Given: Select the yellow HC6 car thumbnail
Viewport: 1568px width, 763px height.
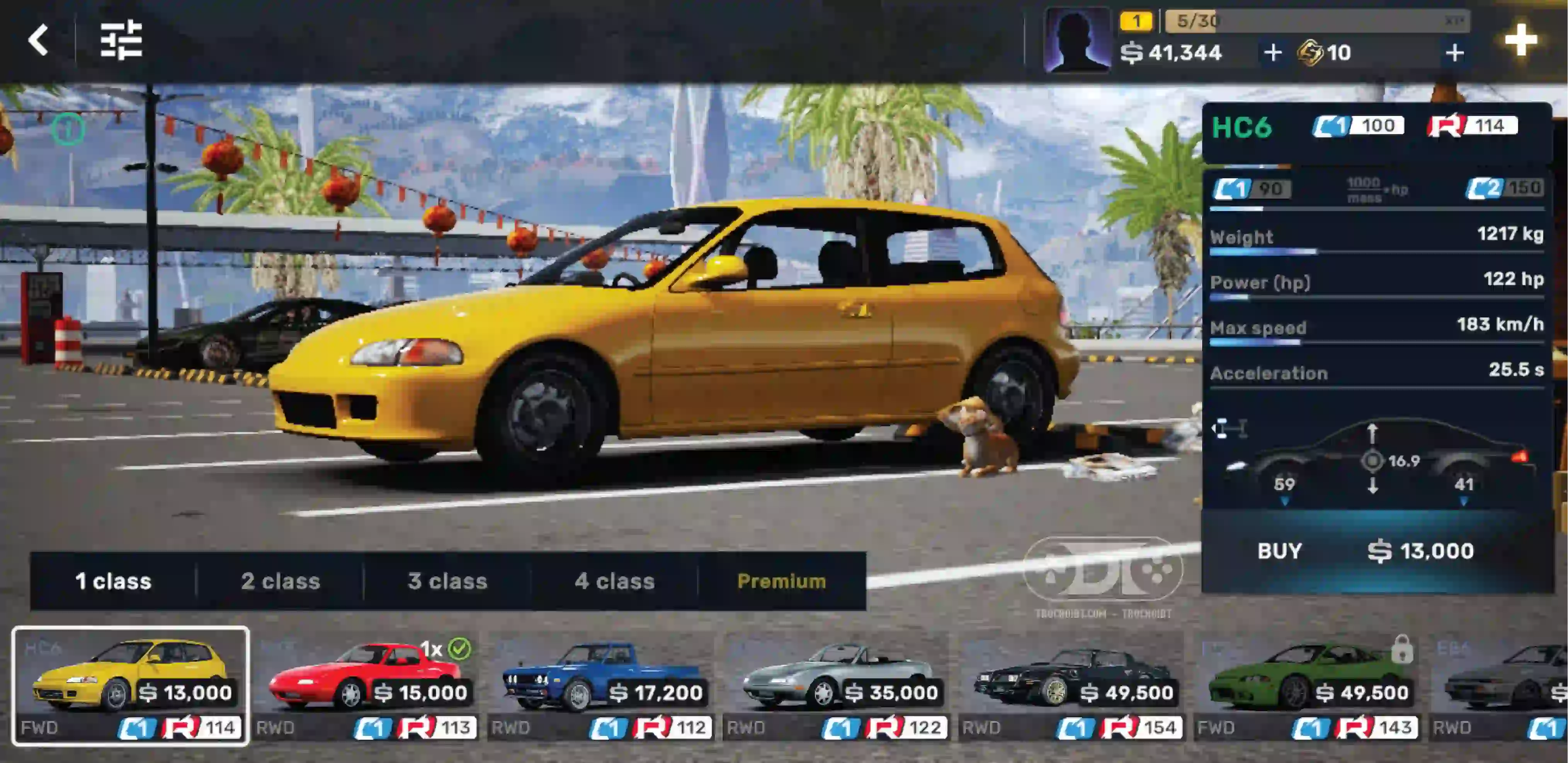Looking at the screenshot, I should pos(130,685).
